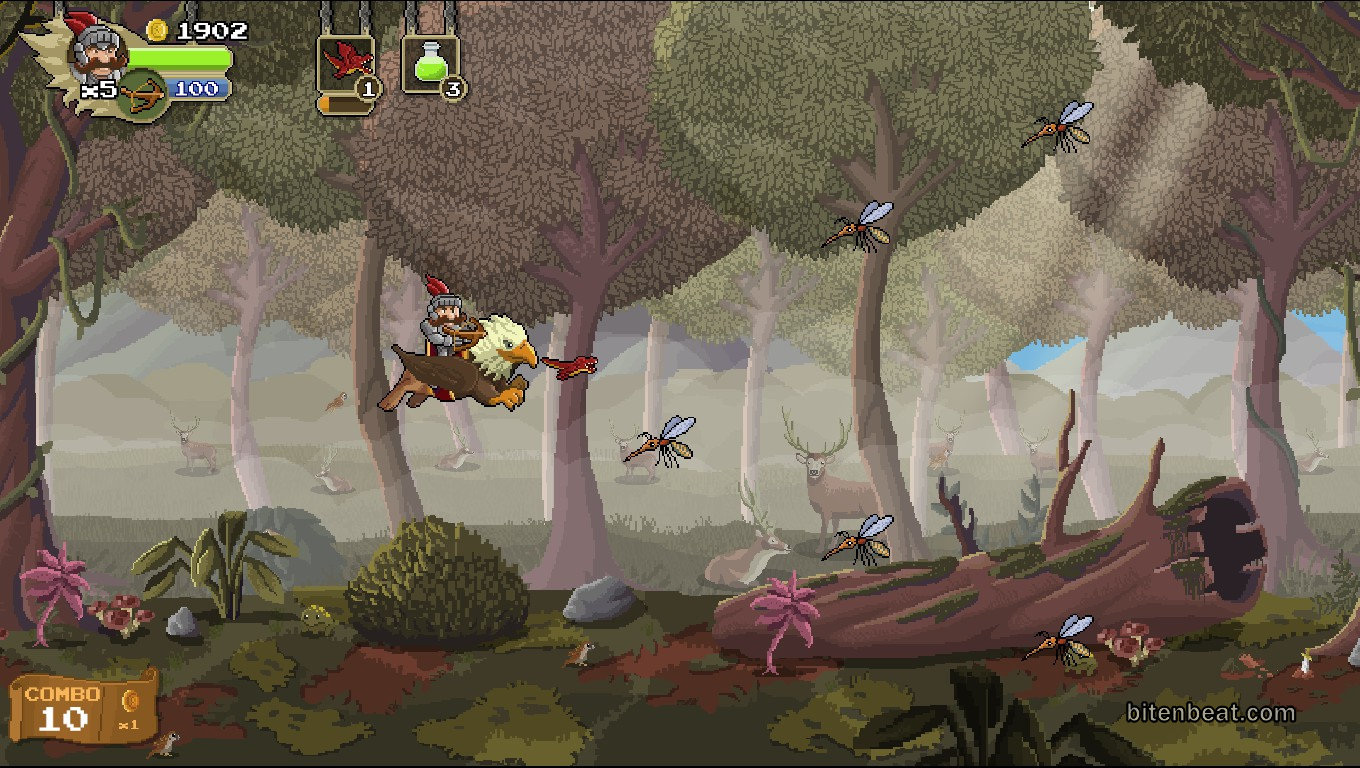Use the green potion item slot
Image resolution: width=1360 pixels, height=768 pixels.
(x=430, y=64)
